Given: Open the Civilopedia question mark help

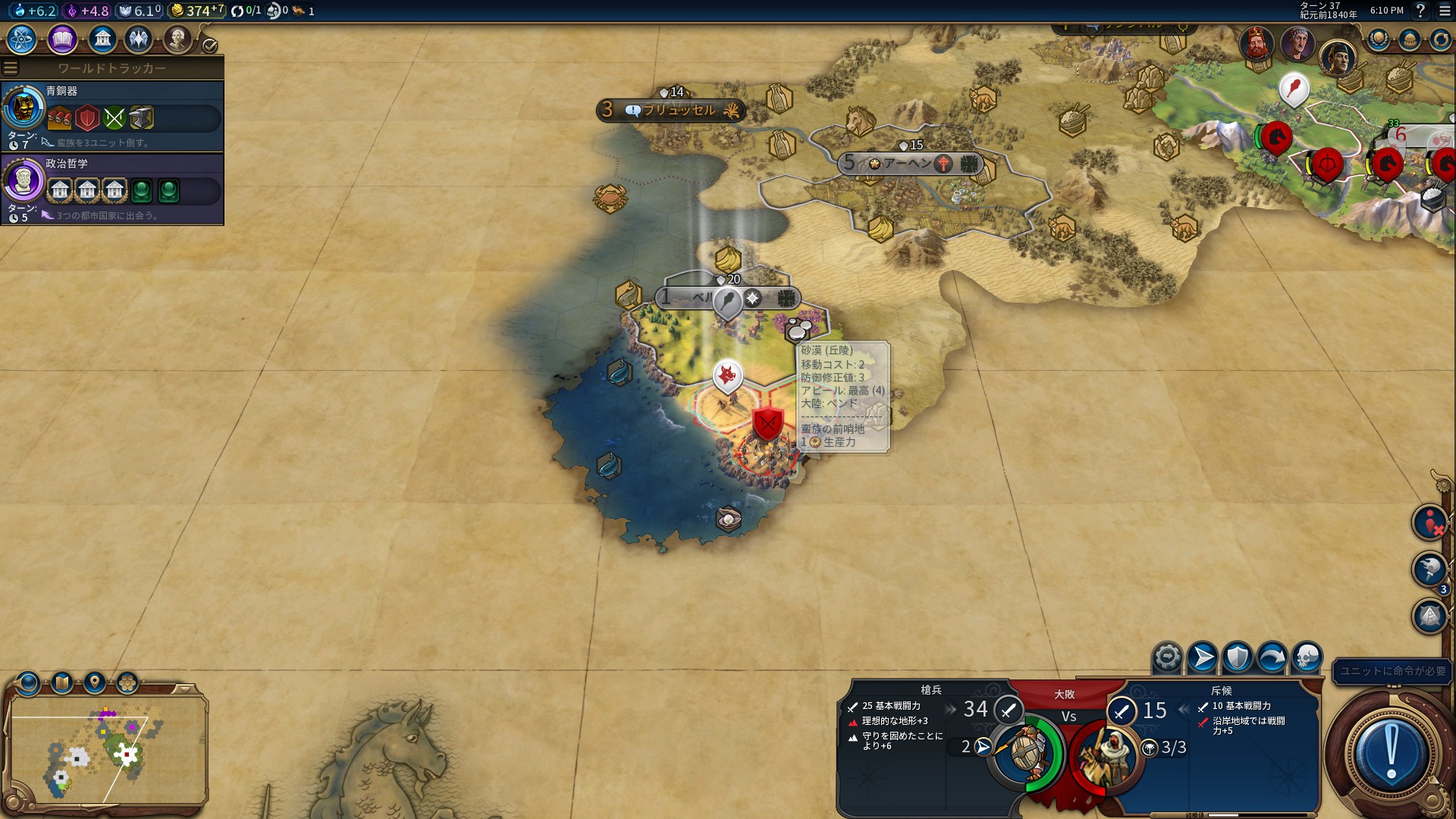Looking at the screenshot, I should 1420,11.
